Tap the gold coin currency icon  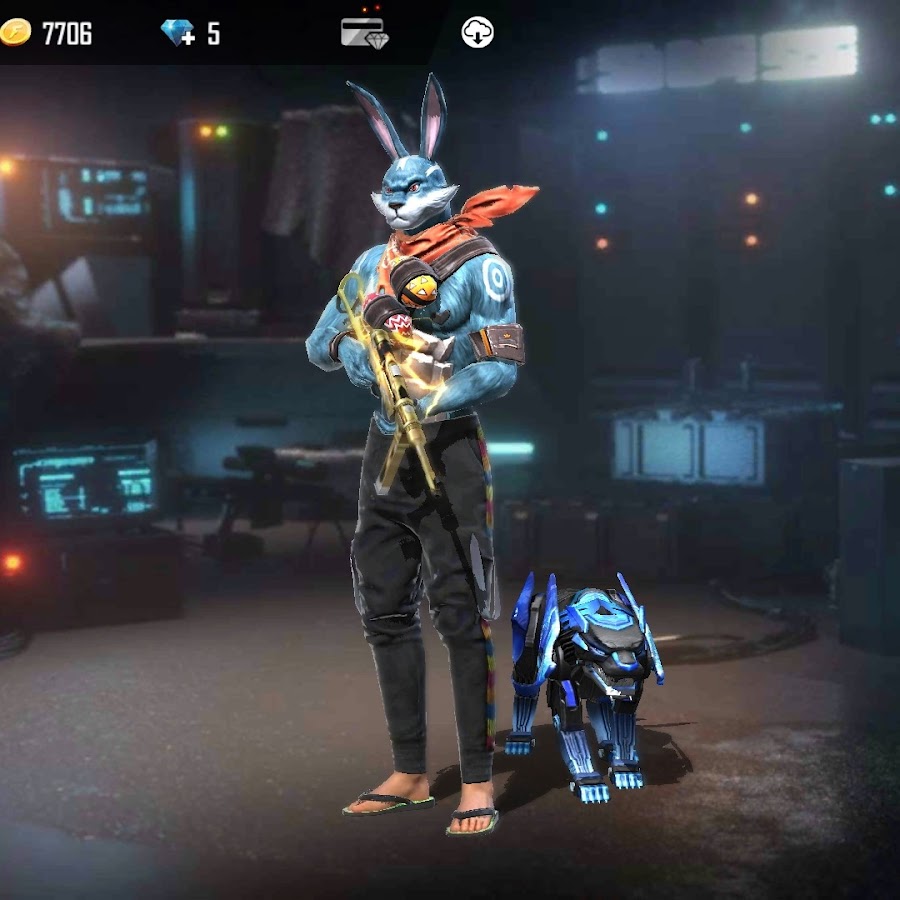click(x=16, y=33)
